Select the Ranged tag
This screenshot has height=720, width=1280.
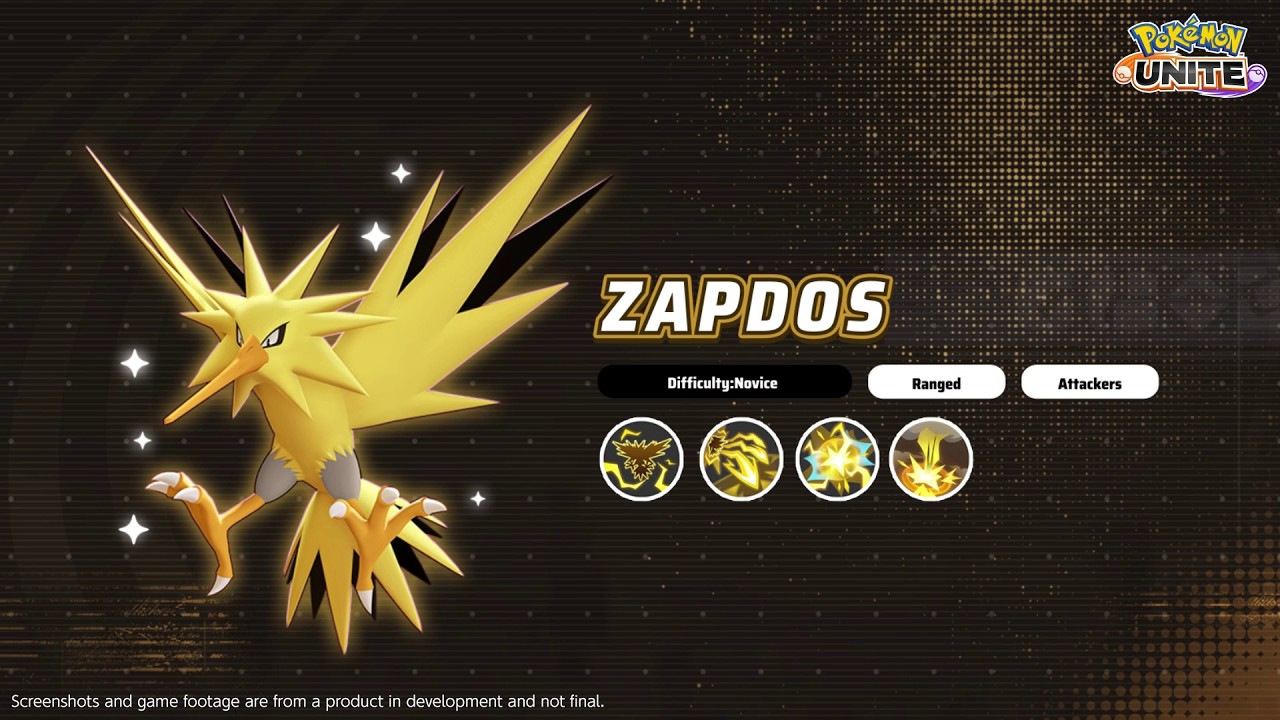936,383
